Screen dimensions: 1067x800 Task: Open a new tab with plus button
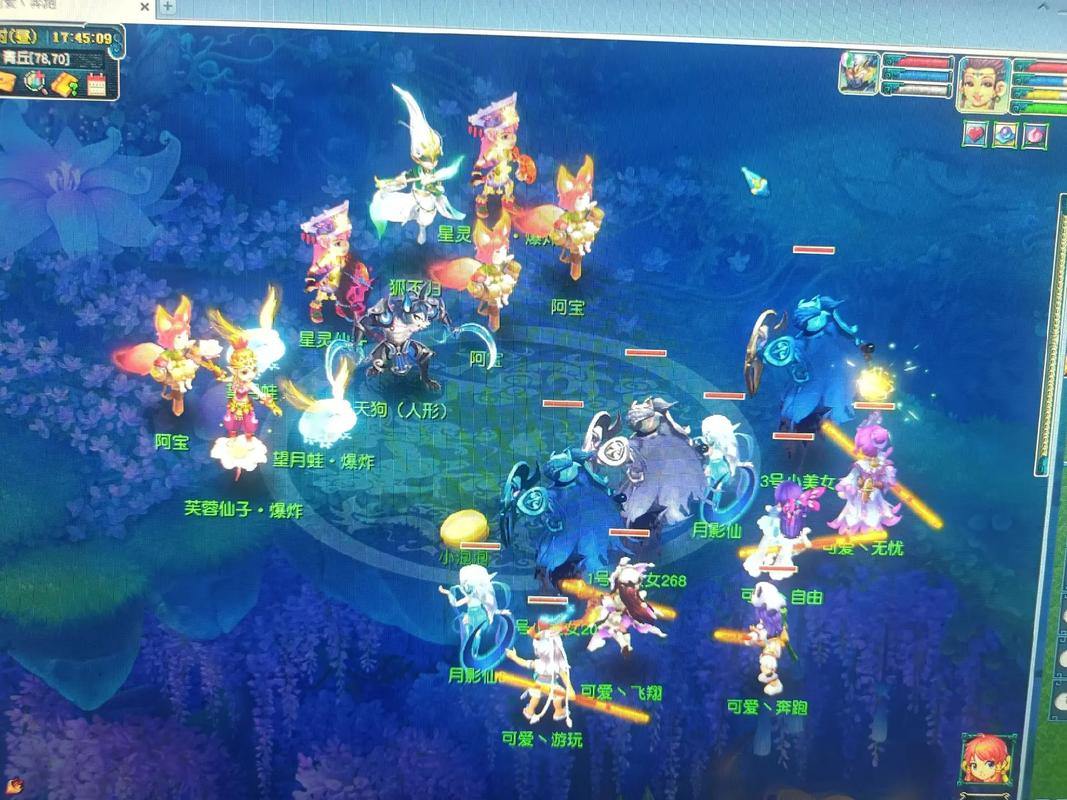coord(169,6)
